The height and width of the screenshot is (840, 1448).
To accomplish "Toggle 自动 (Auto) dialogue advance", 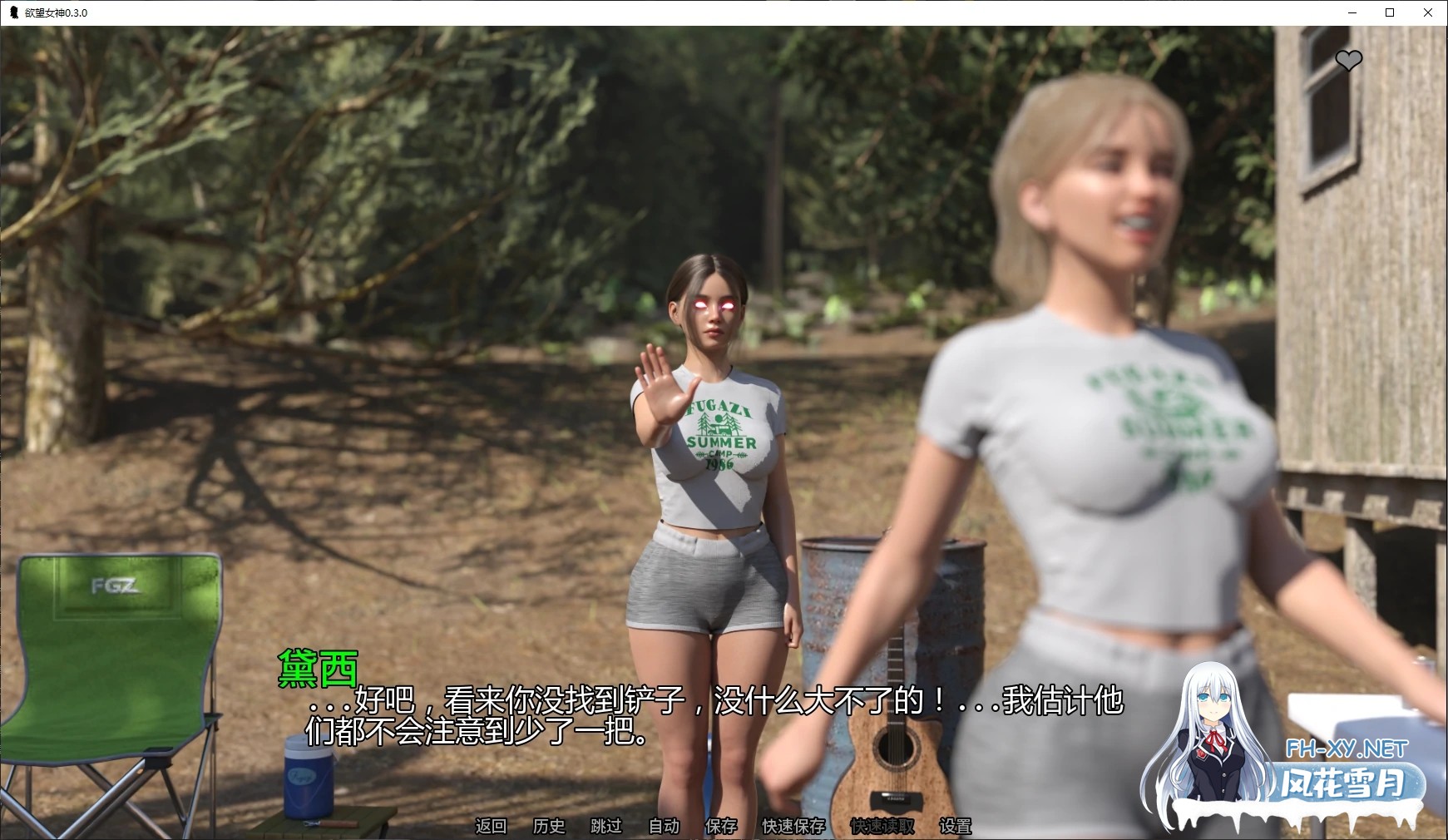I will click(x=664, y=826).
